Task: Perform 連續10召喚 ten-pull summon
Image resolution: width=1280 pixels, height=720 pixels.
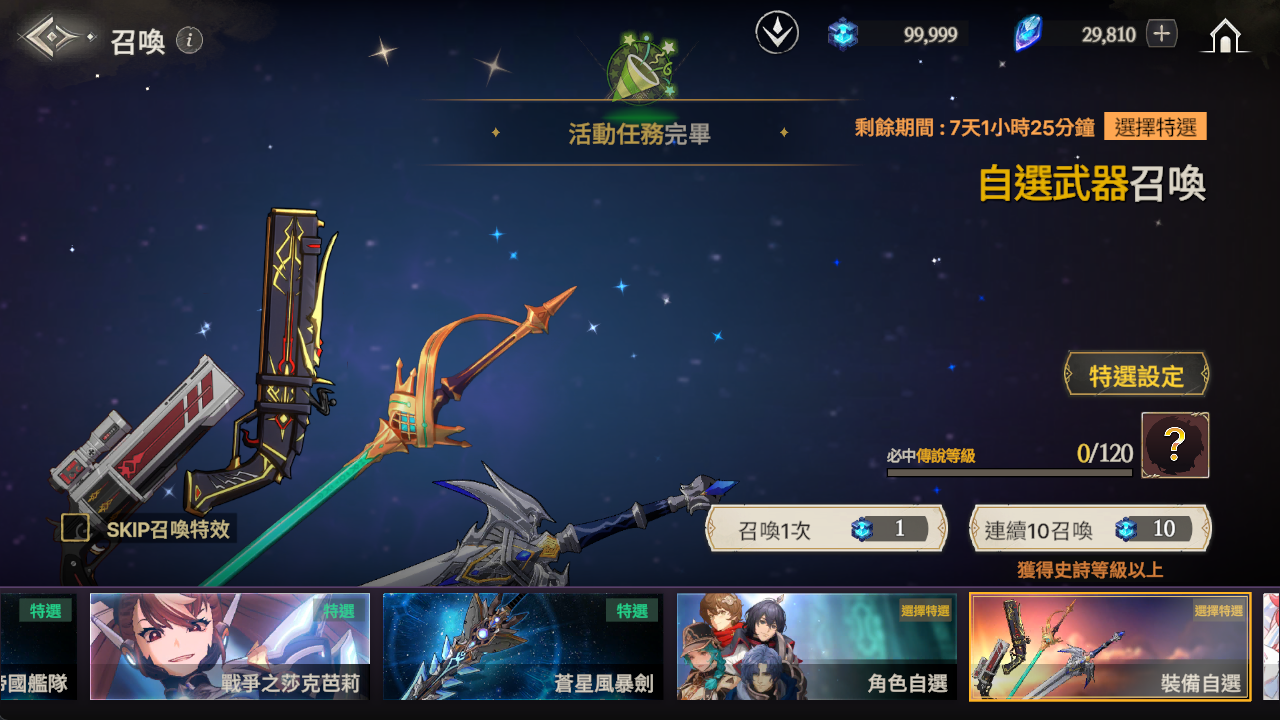Action: pos(1090,530)
